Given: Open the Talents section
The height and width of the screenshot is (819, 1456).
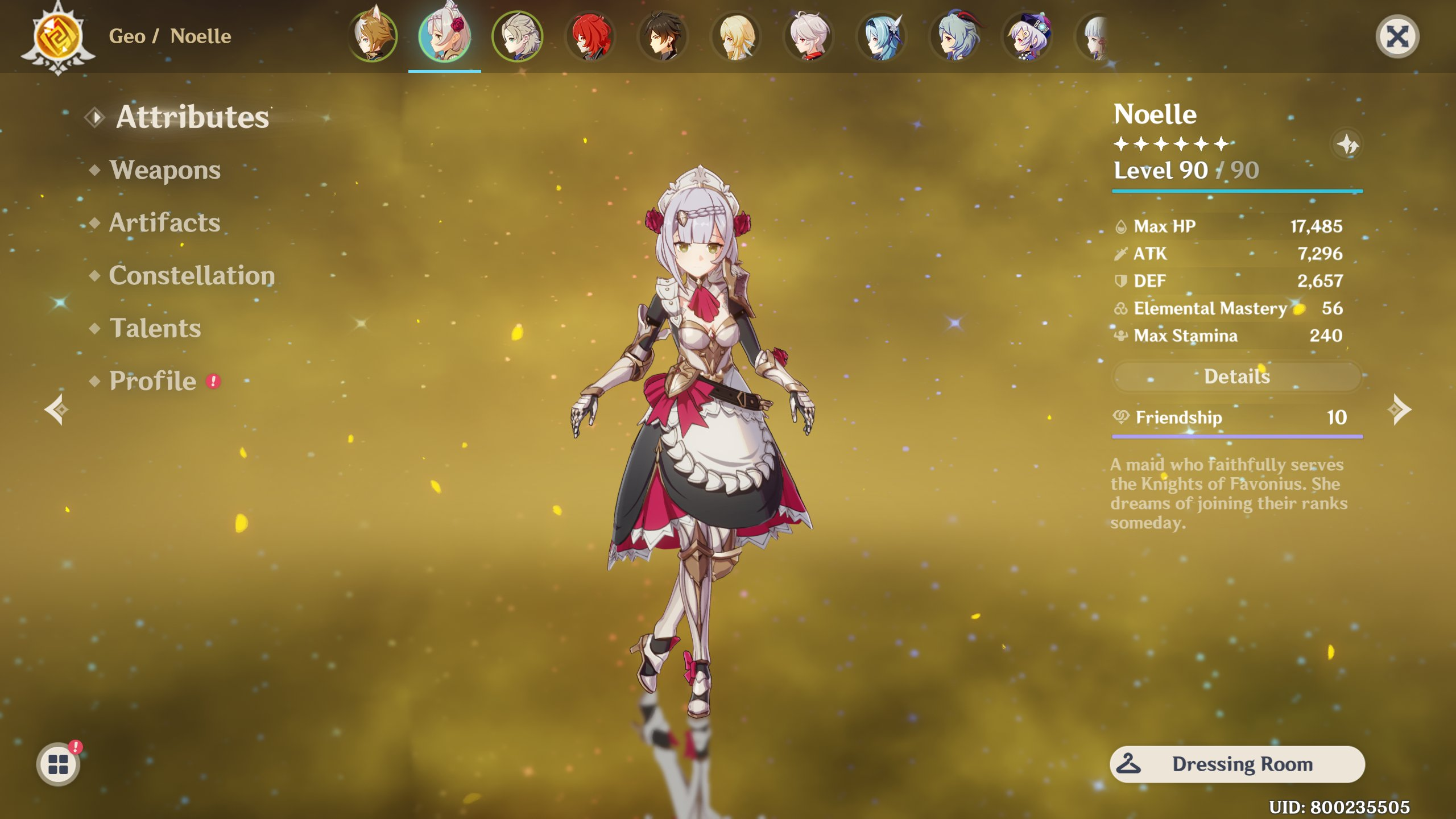Looking at the screenshot, I should click(154, 329).
